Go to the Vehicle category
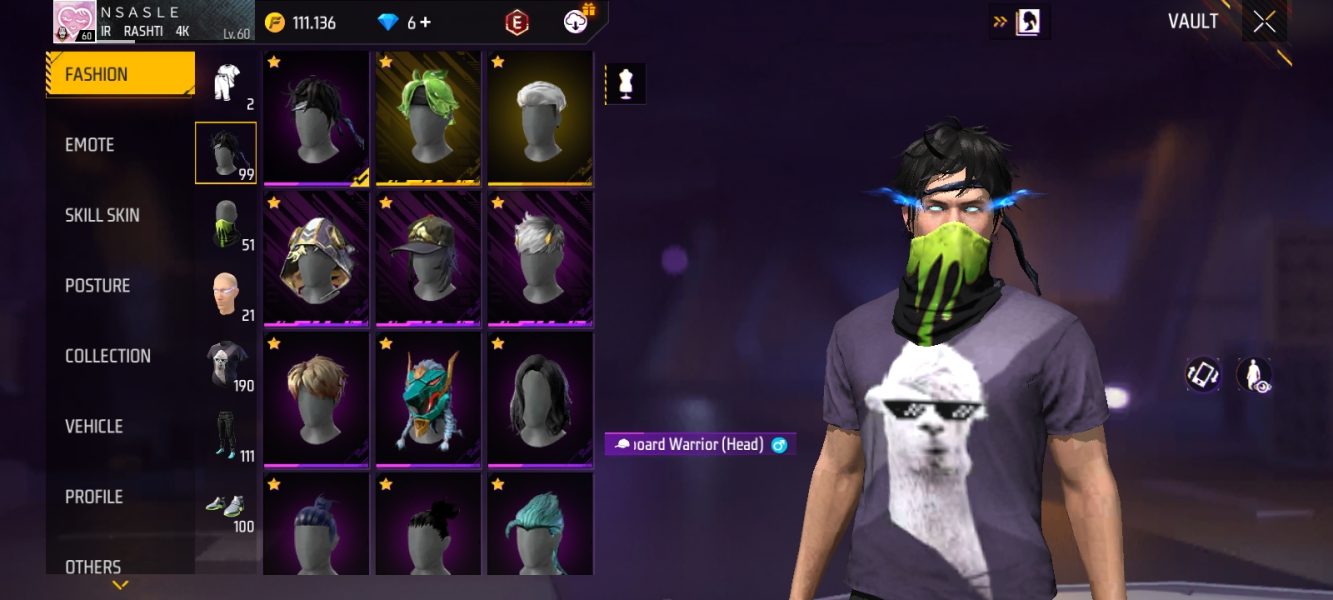Image resolution: width=1333 pixels, height=600 pixels. click(93, 426)
